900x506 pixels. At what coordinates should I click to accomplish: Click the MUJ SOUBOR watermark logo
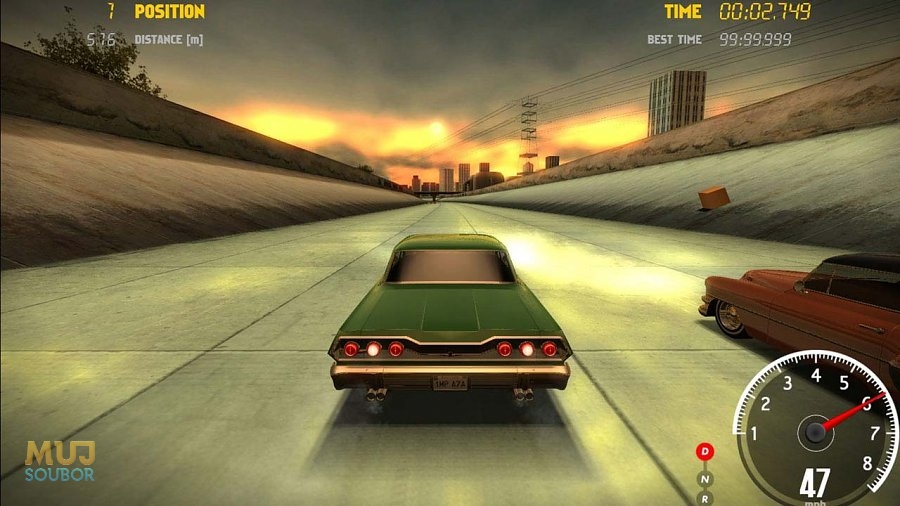60,461
